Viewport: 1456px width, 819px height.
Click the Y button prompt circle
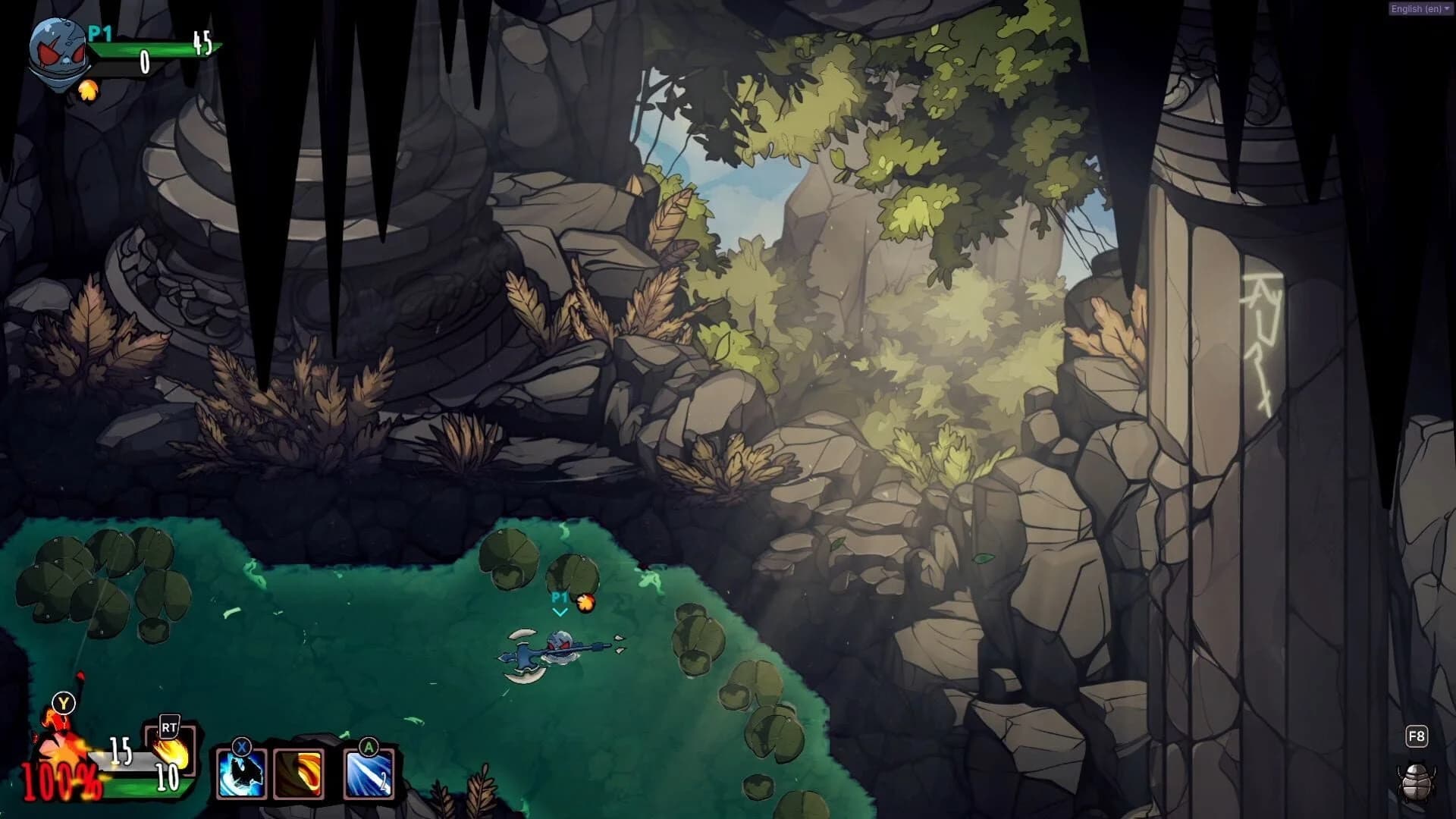point(64,703)
